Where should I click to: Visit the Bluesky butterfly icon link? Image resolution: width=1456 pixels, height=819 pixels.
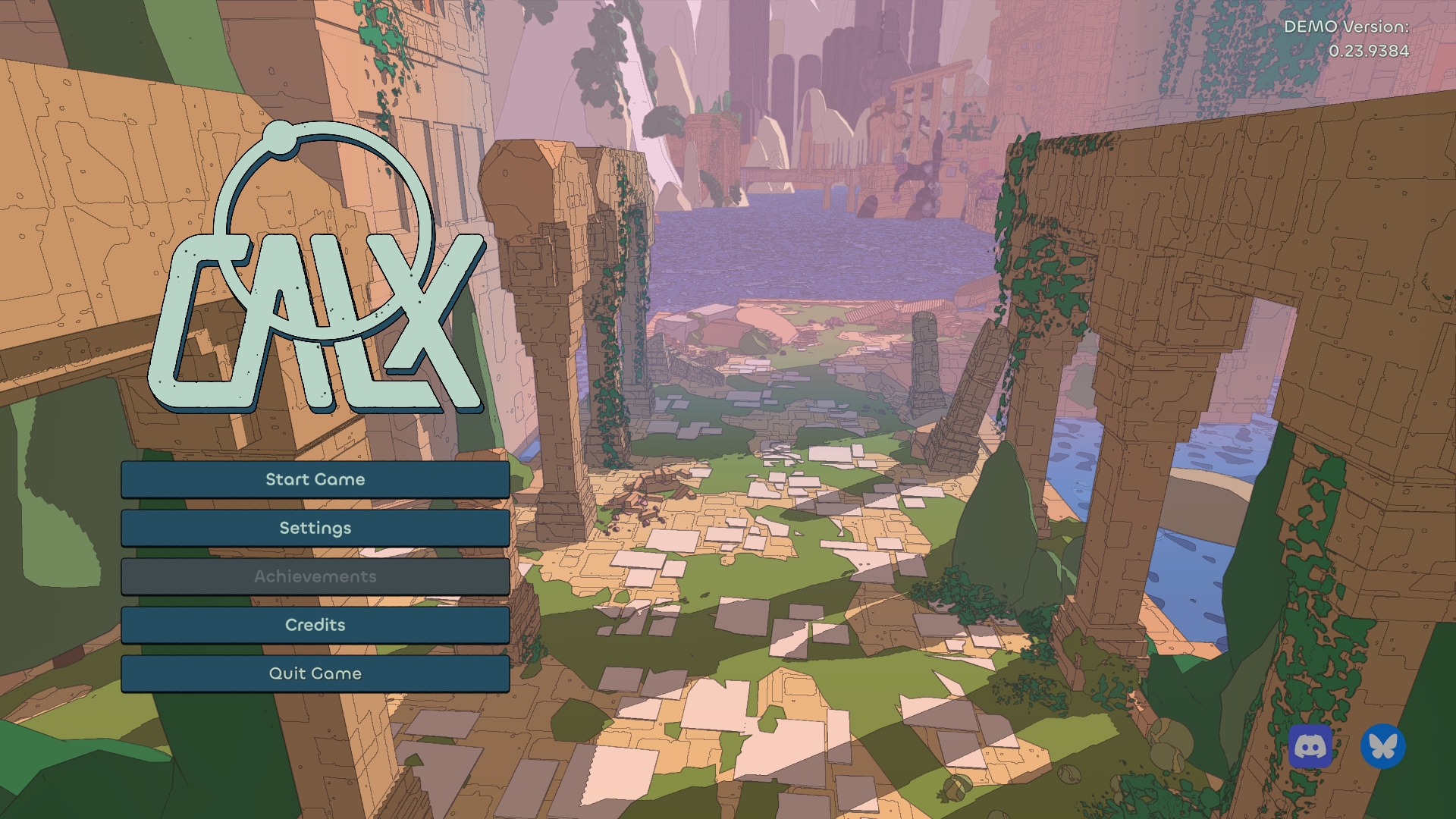[1382, 747]
